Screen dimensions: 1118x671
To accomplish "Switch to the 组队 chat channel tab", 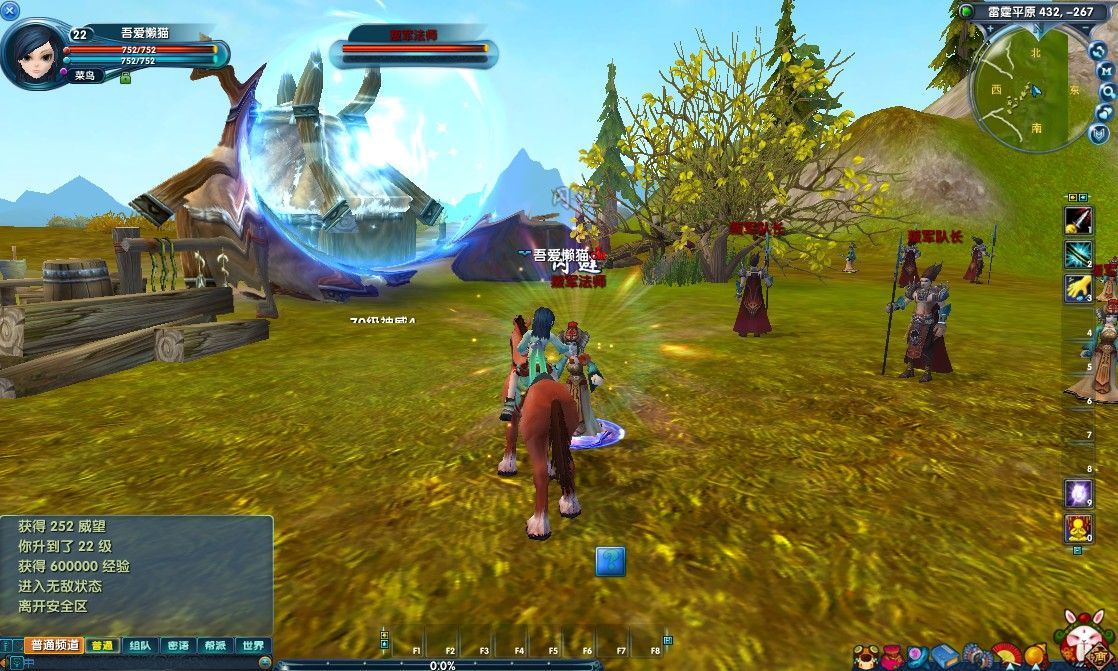I will pos(140,646).
